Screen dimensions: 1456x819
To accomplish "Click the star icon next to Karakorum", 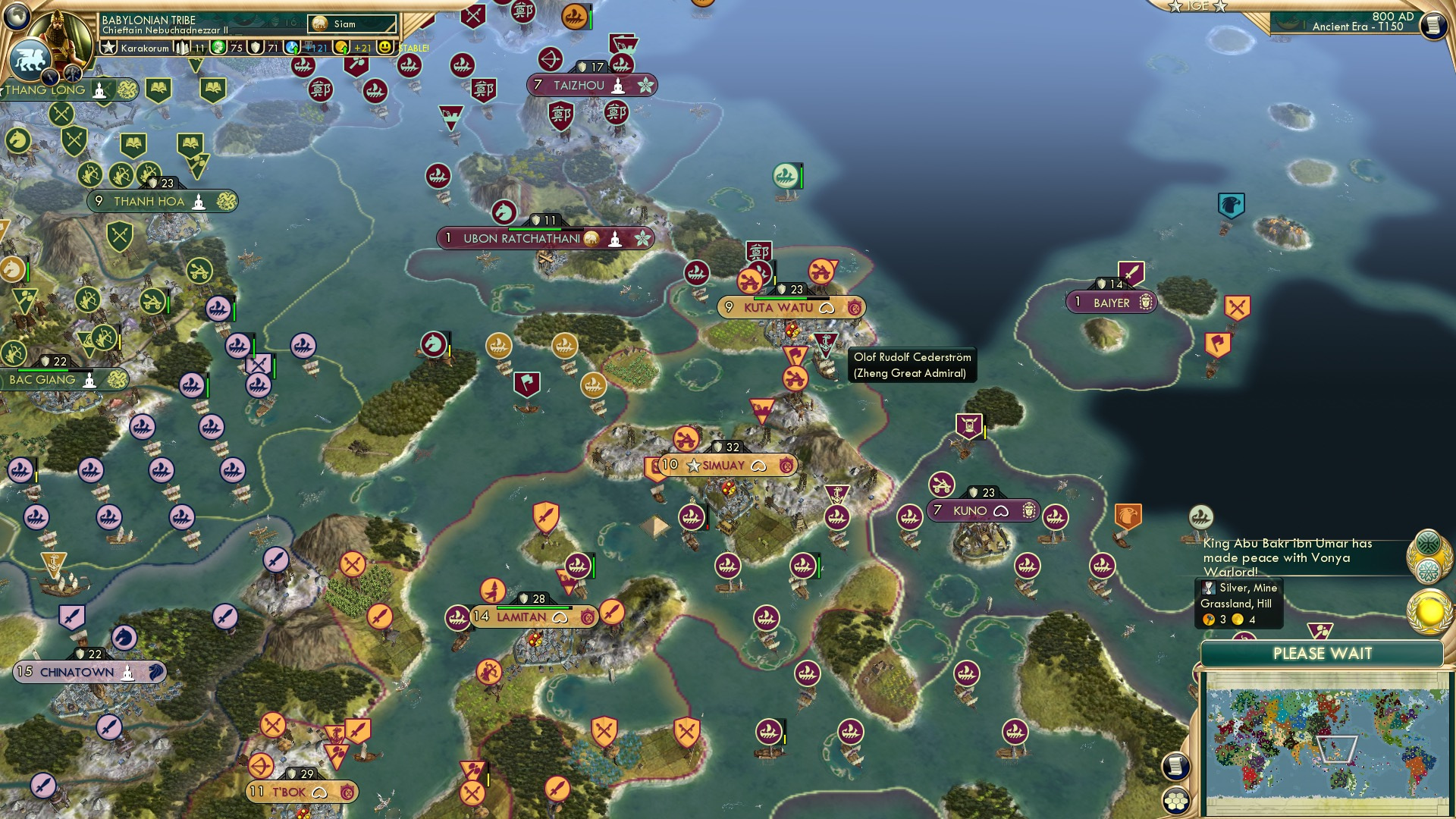I will click(110, 48).
